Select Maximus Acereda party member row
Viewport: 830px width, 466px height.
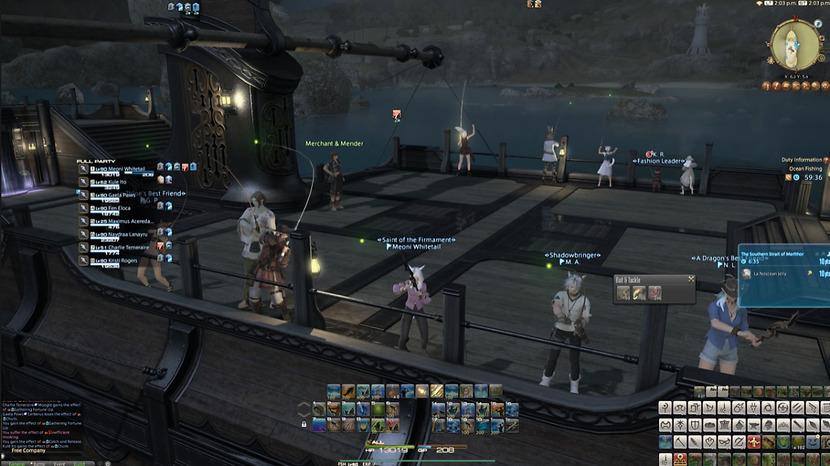[124, 221]
